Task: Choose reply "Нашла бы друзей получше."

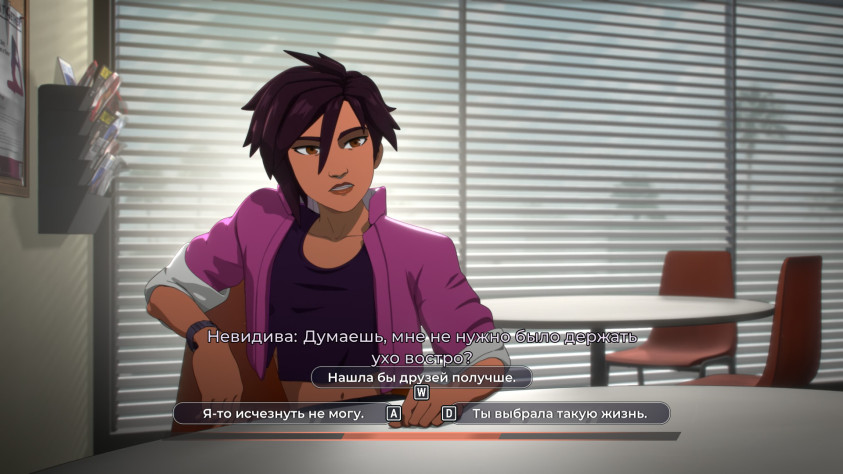Action: click(x=421, y=377)
